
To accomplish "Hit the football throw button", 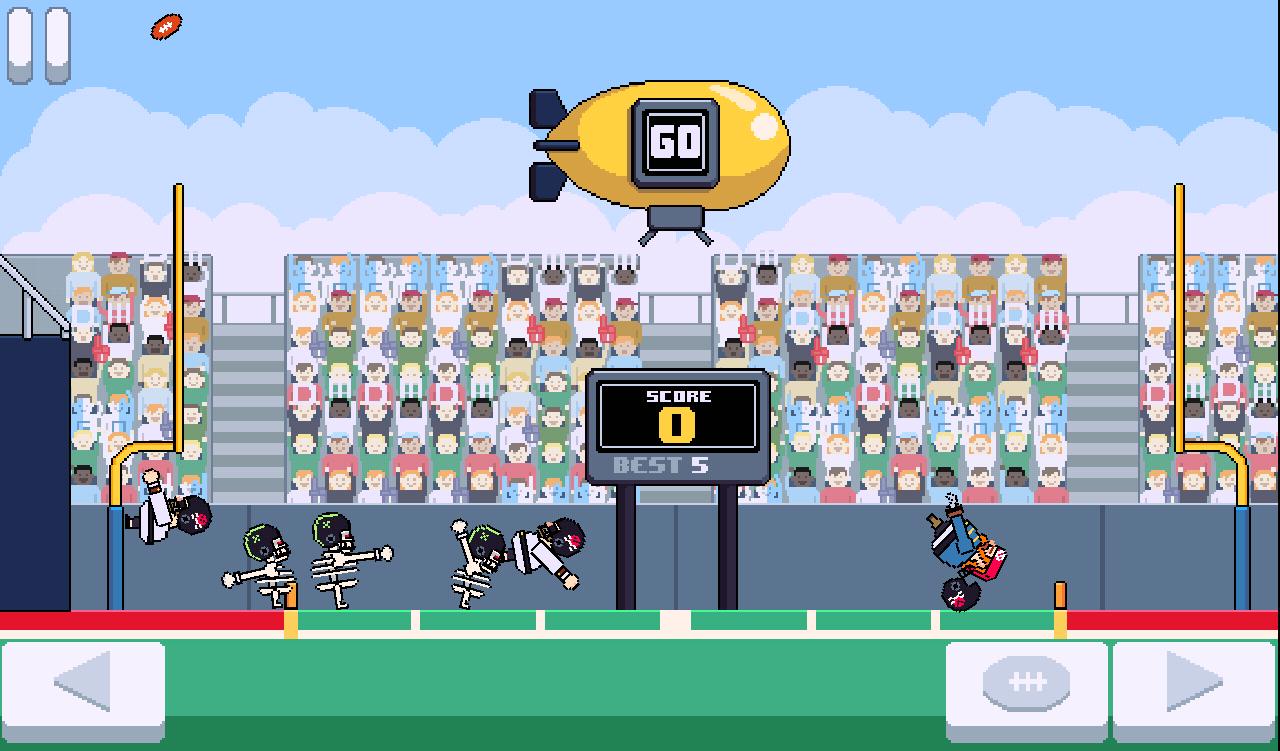I will pyautogui.click(x=1027, y=684).
